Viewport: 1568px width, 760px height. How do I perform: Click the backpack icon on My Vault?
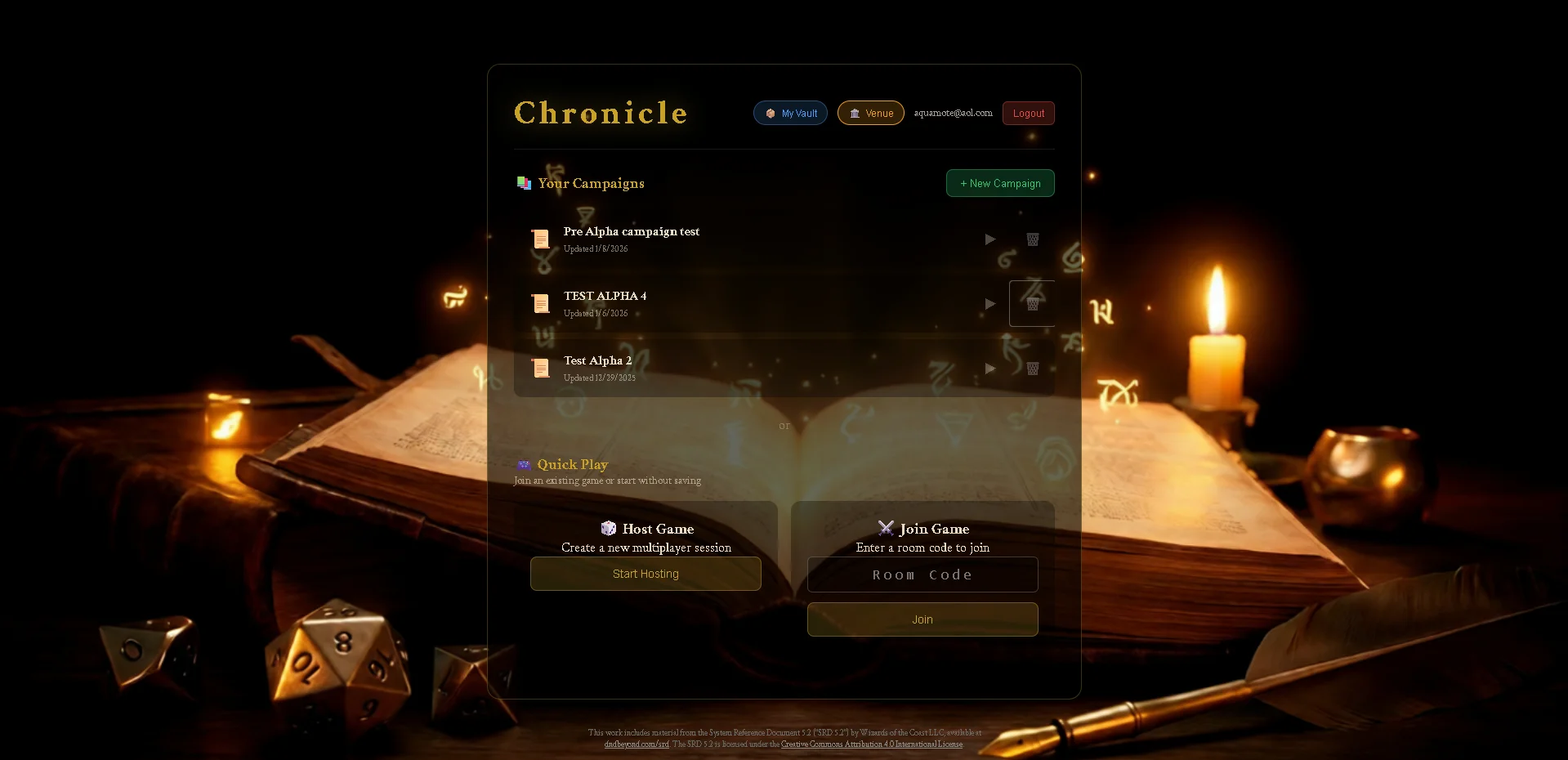[x=769, y=113]
